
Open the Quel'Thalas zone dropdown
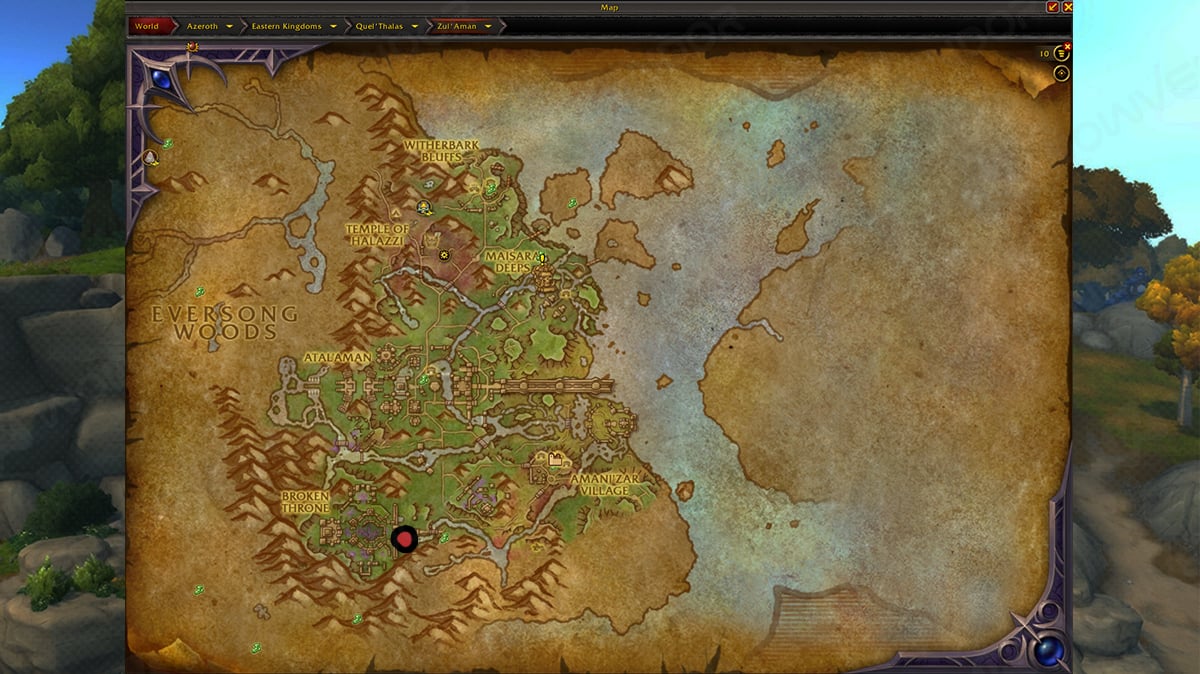[x=415, y=26]
